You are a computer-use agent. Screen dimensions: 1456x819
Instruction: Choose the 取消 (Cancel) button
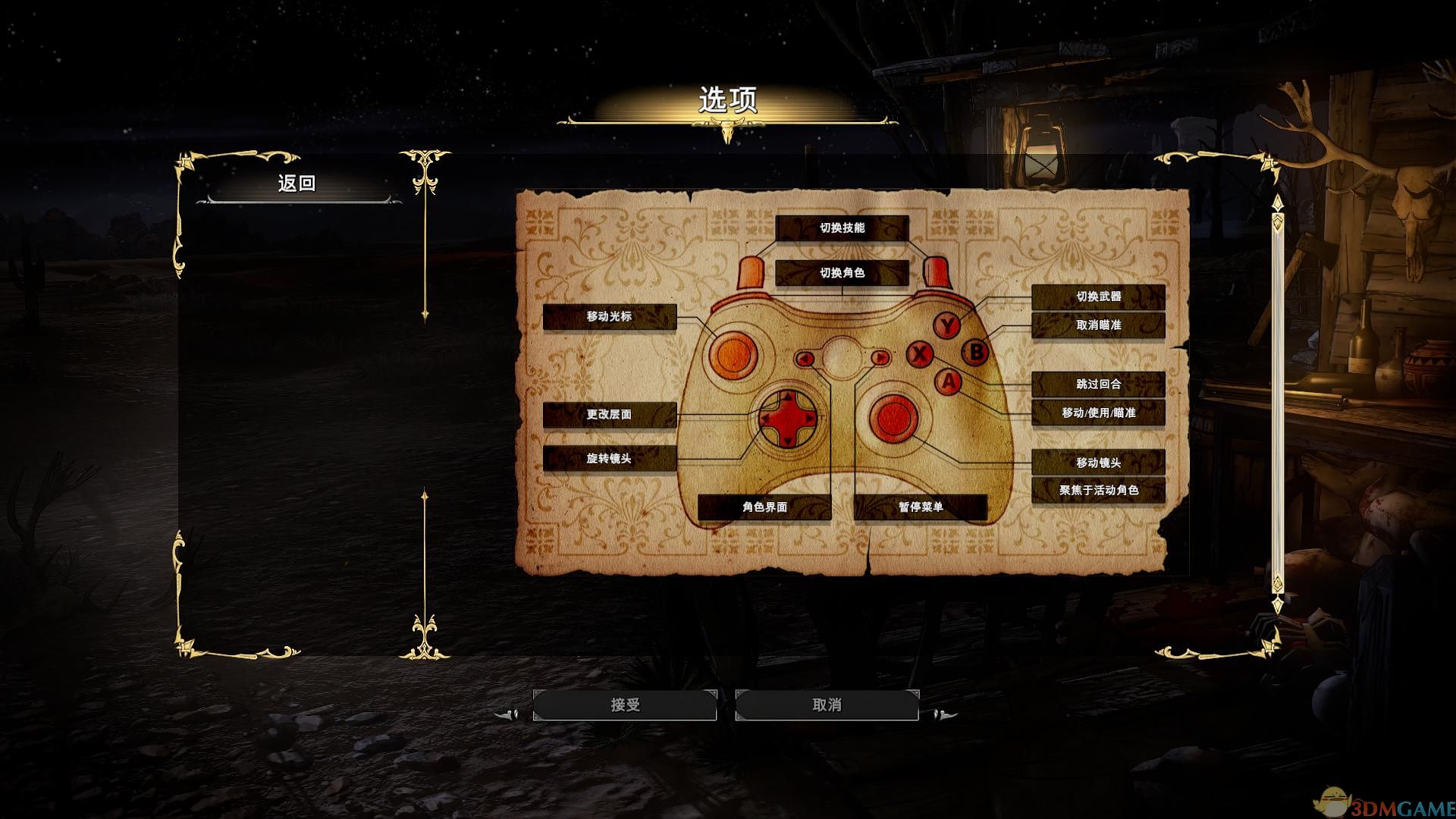point(827,705)
